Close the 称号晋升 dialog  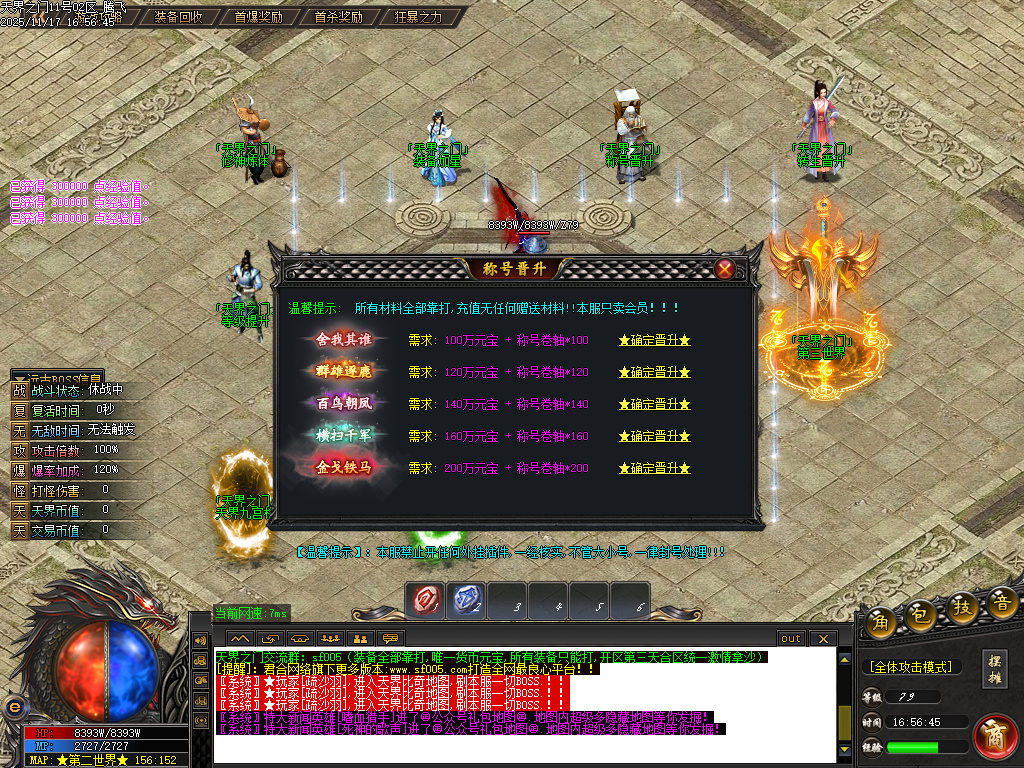click(x=725, y=268)
